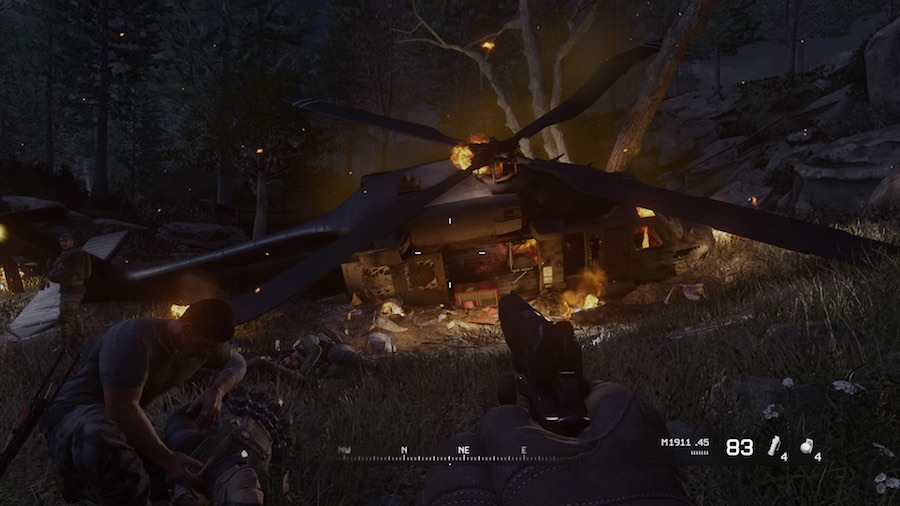900x506 pixels.
Task: Click the M1911 .45 weapon label
Action: click(x=685, y=442)
